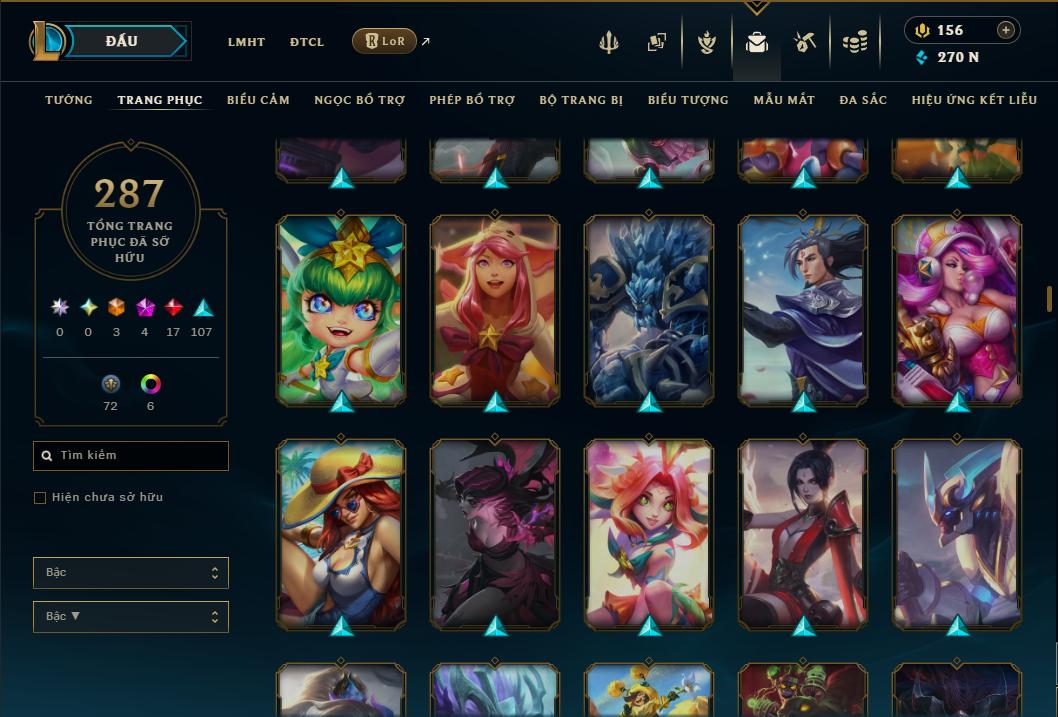The width and height of the screenshot is (1058, 717).
Task: Select the PHÉP BỔ TRỢ tab
Action: pos(472,100)
